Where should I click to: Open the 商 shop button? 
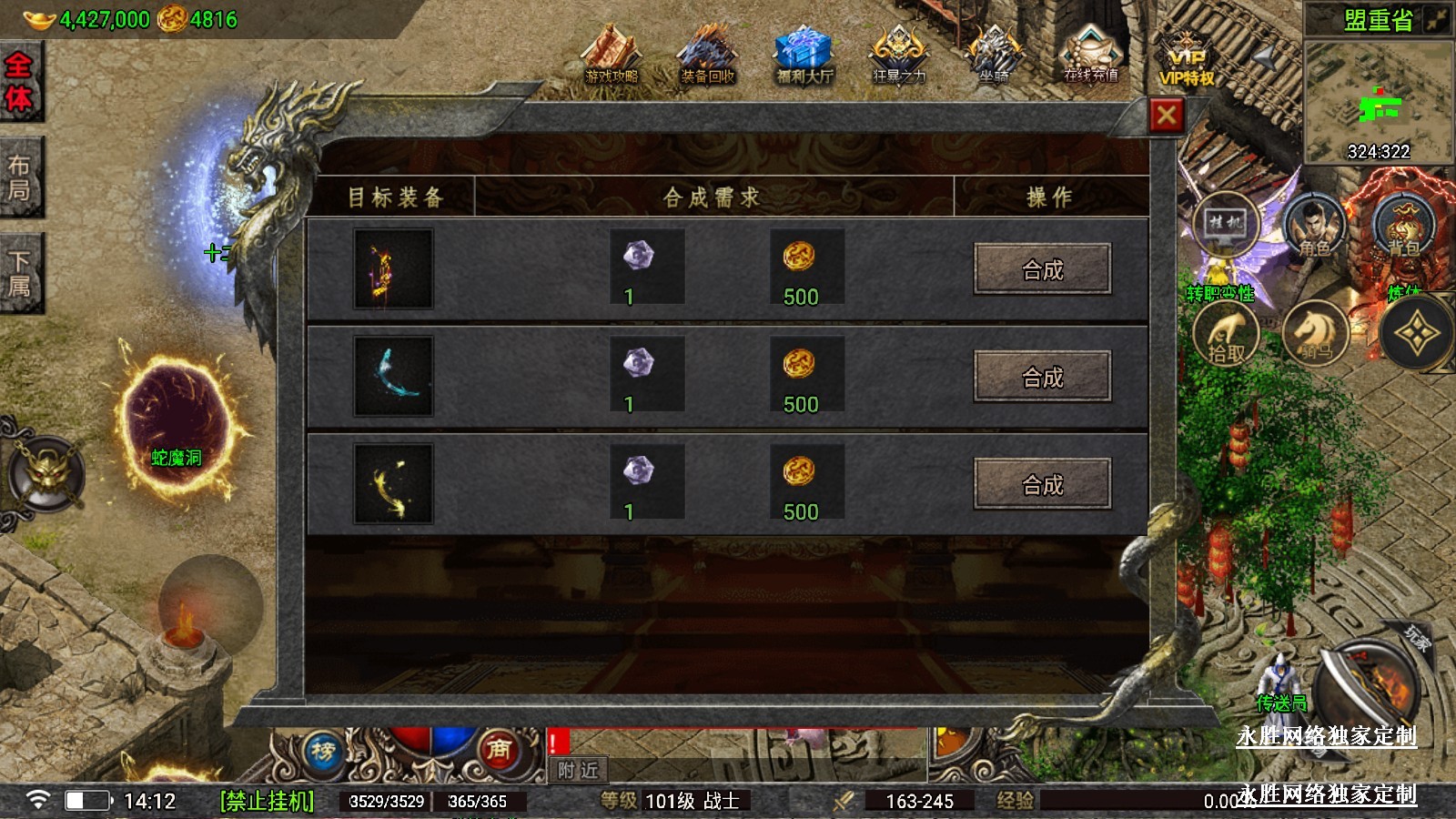coord(498,750)
